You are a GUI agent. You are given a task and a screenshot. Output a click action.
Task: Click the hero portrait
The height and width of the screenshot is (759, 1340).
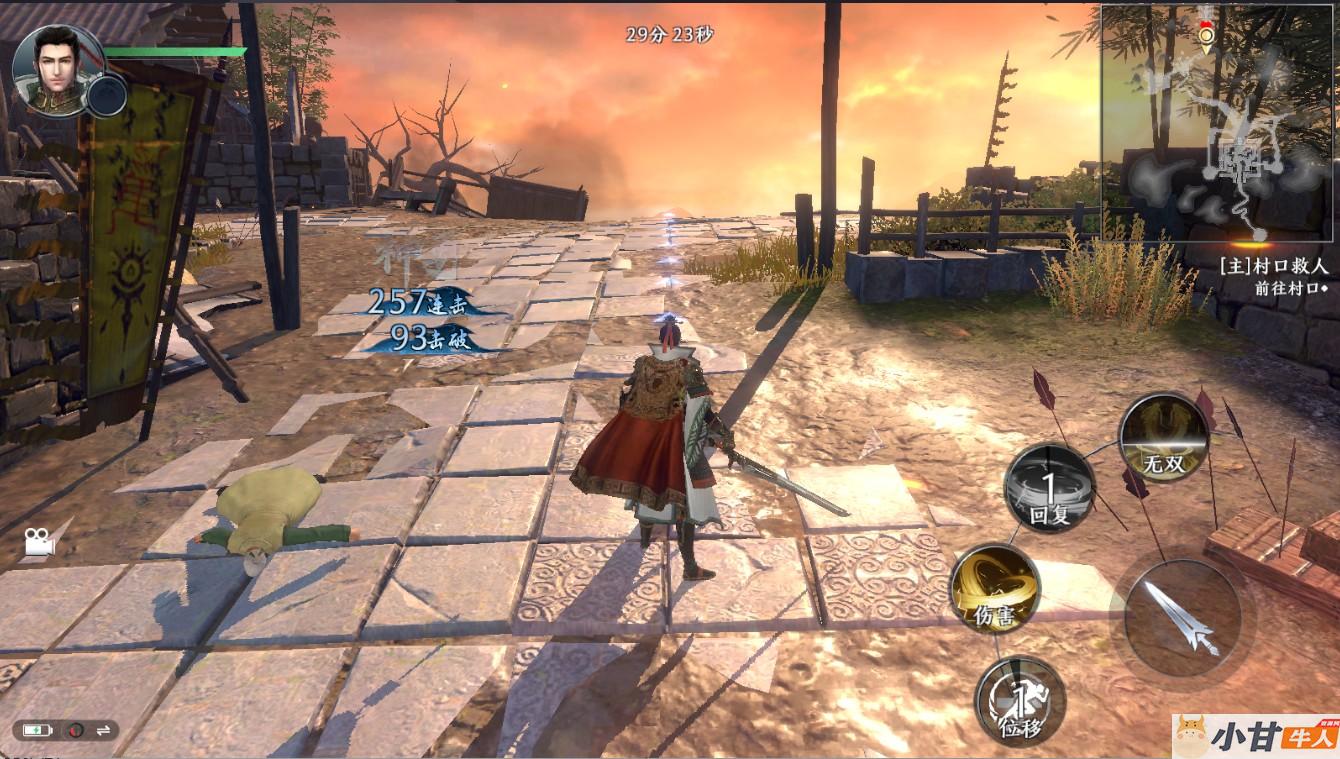coord(56,68)
